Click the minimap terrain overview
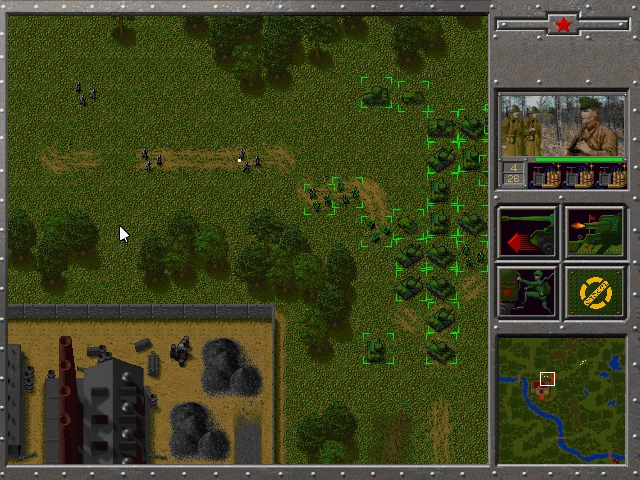This screenshot has height=480, width=640. pyautogui.click(x=561, y=400)
